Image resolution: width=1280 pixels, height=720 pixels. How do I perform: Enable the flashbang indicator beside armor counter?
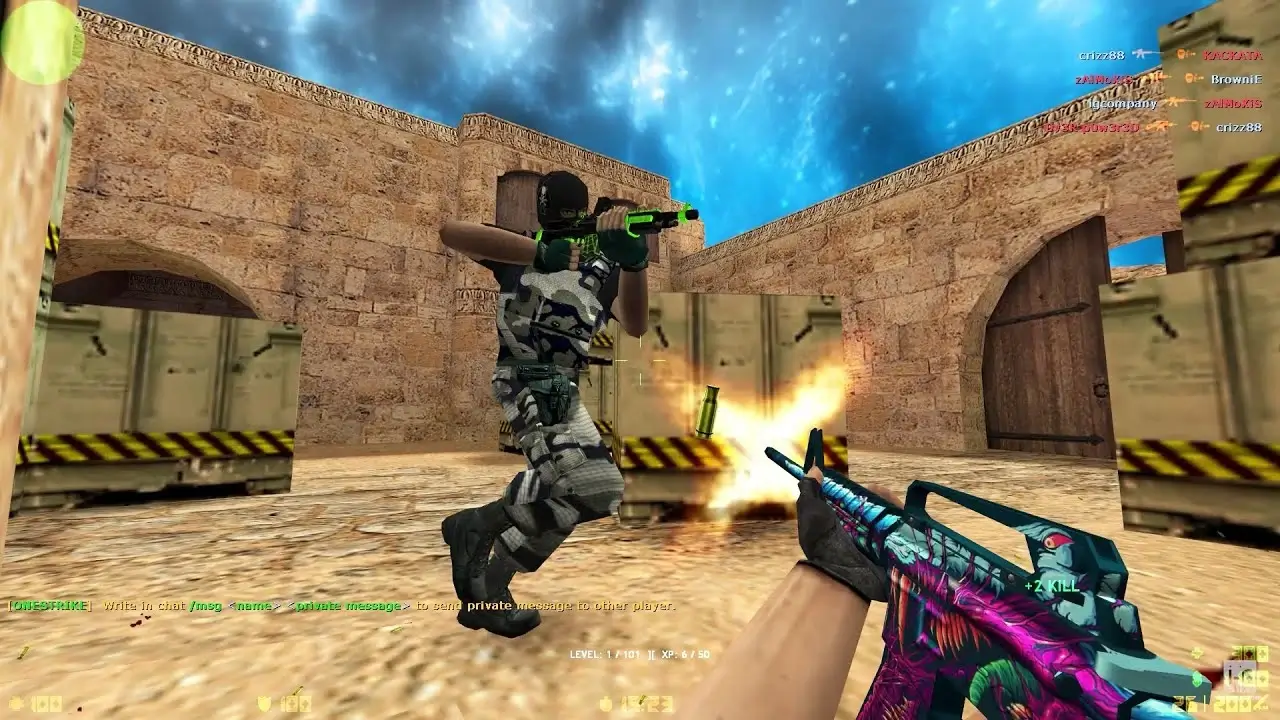coord(298,688)
